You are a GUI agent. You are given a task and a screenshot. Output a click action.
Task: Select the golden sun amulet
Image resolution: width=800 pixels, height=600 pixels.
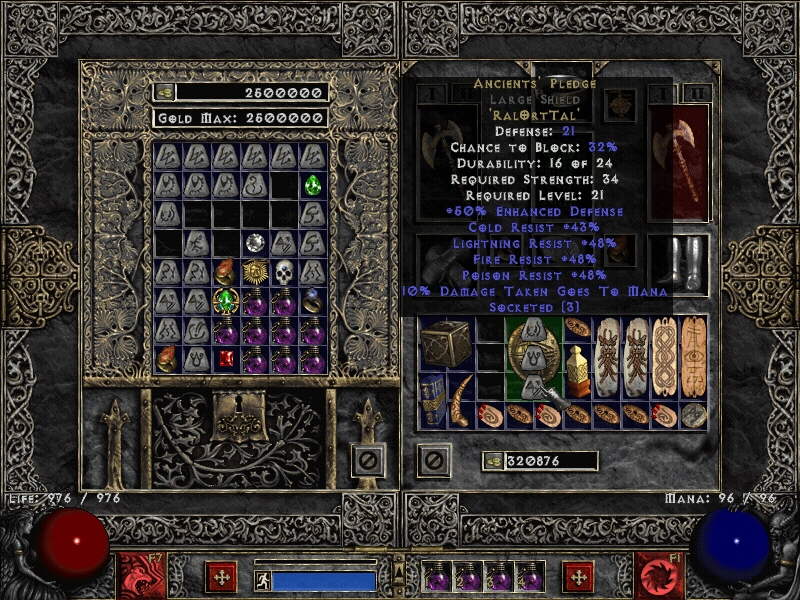tap(256, 272)
